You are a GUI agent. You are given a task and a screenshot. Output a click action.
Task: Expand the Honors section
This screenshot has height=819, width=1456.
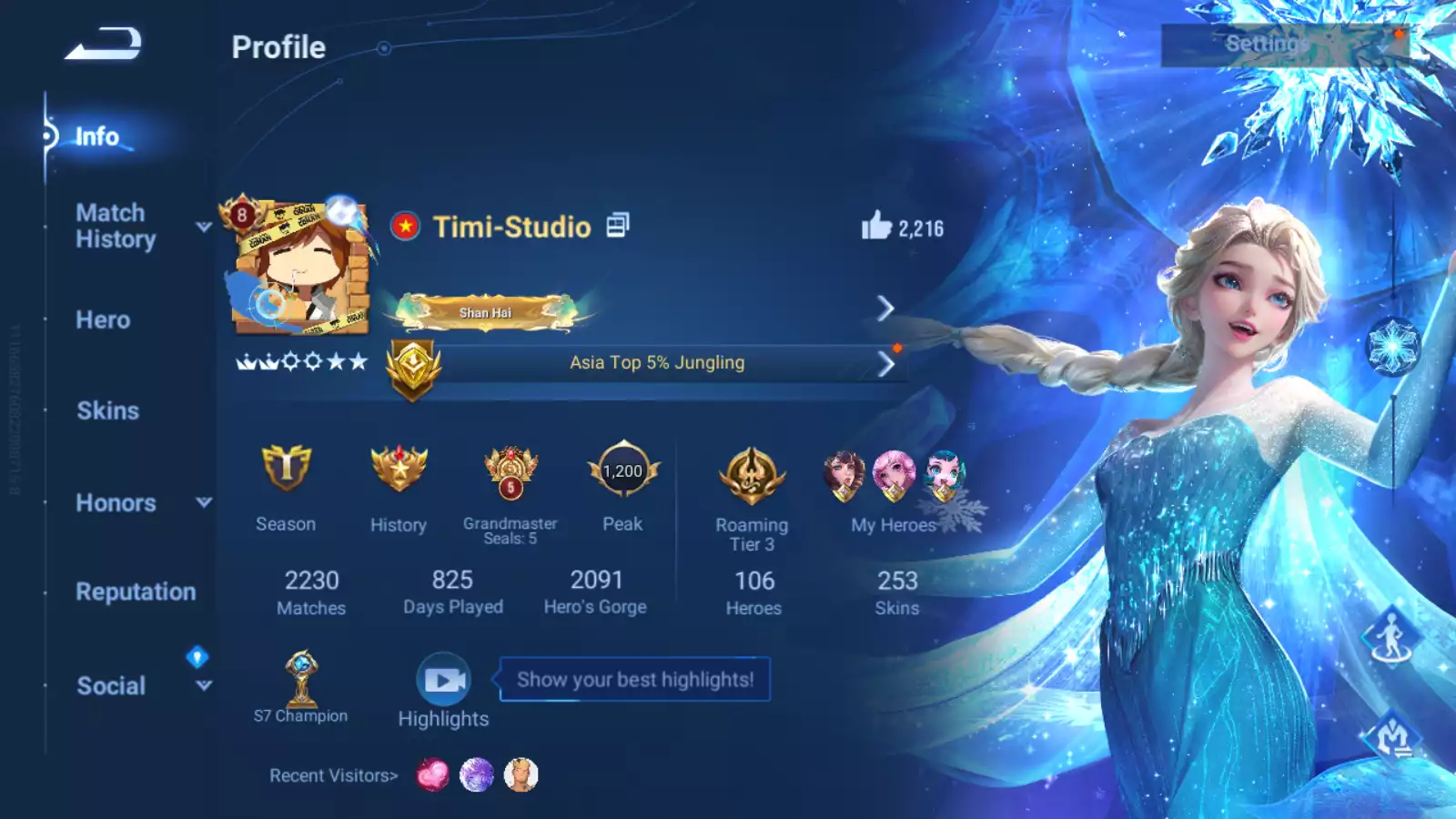click(116, 502)
